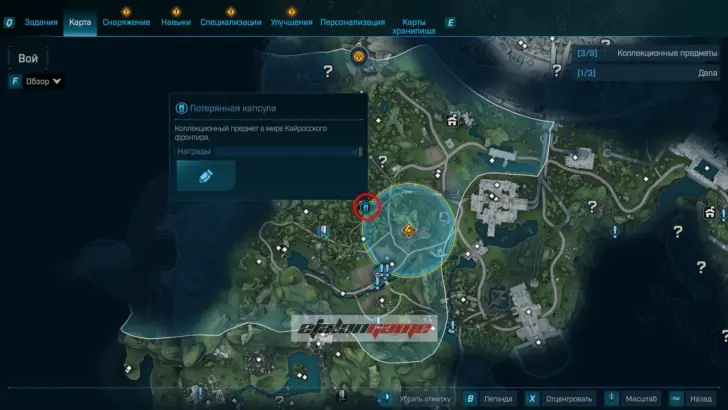Select the Специализации tab
The height and width of the screenshot is (410, 728).
(231, 22)
